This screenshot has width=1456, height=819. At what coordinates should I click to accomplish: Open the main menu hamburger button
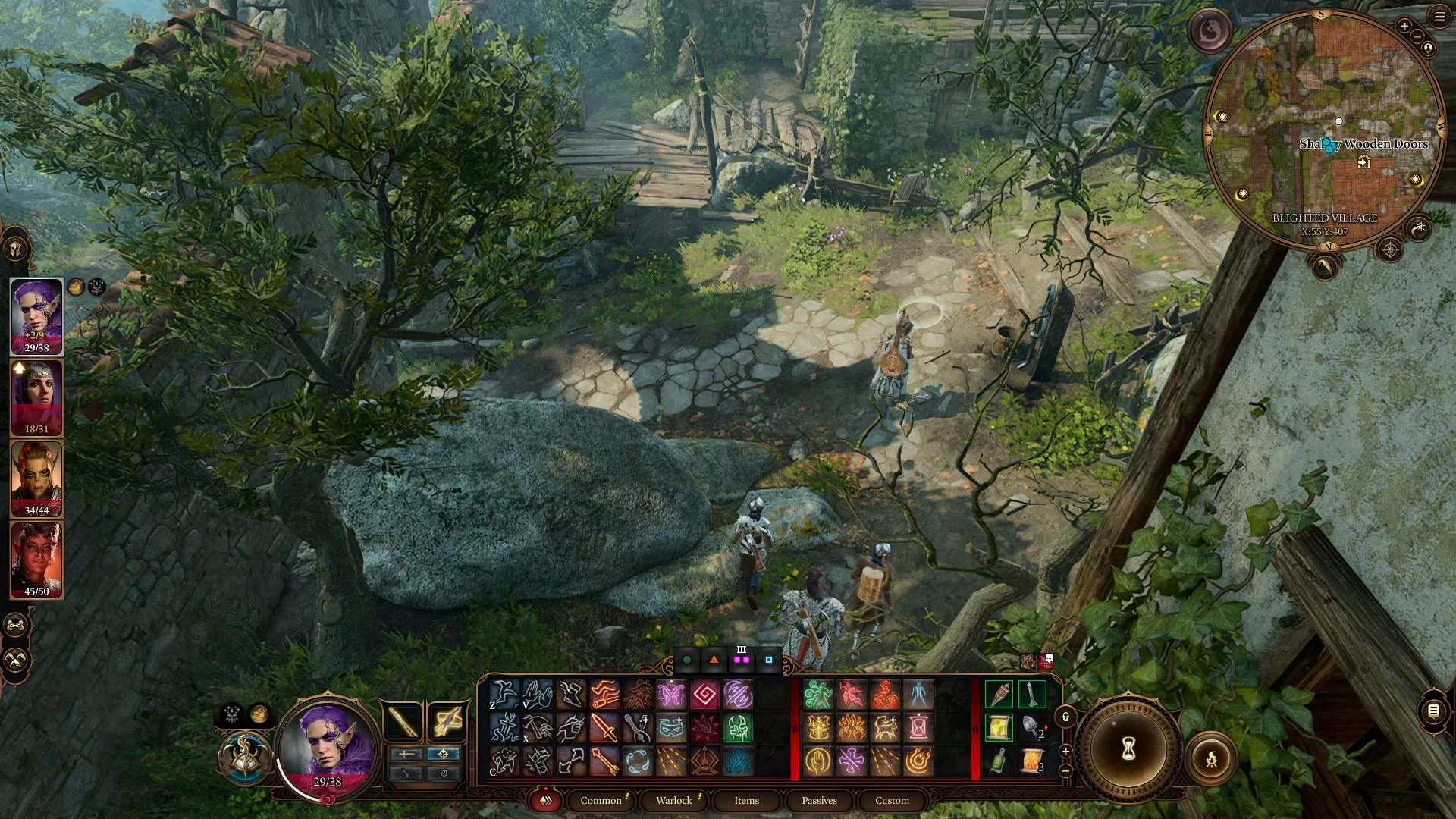(1439, 17)
